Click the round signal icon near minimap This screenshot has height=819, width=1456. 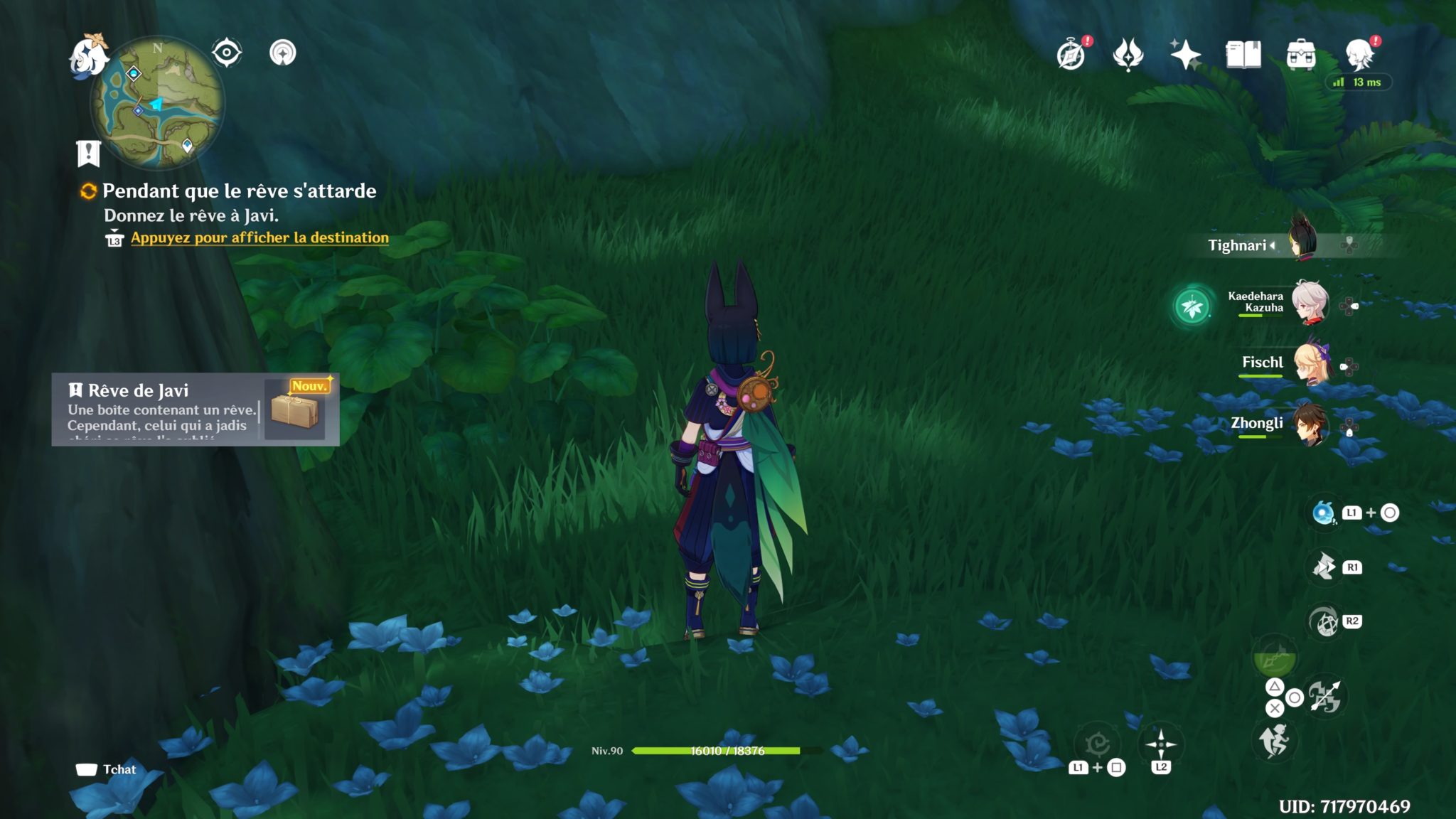coord(283,53)
